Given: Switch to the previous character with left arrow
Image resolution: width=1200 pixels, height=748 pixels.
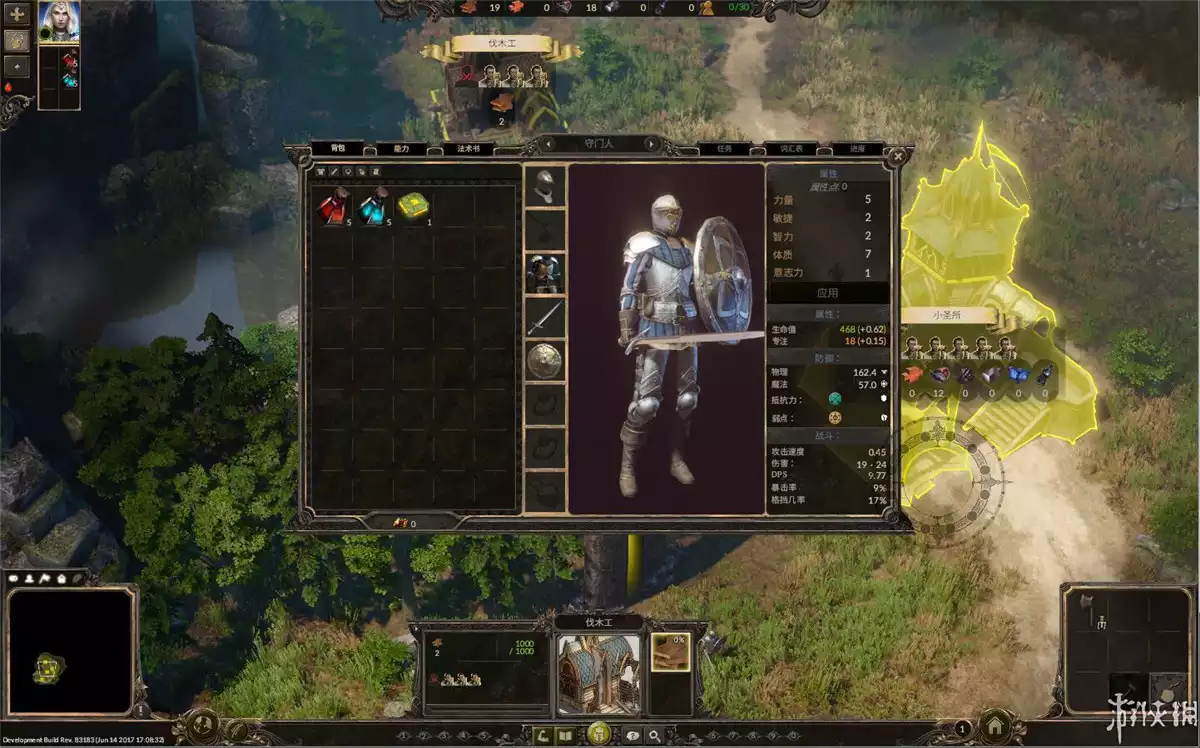Looking at the screenshot, I should pyautogui.click(x=547, y=144).
